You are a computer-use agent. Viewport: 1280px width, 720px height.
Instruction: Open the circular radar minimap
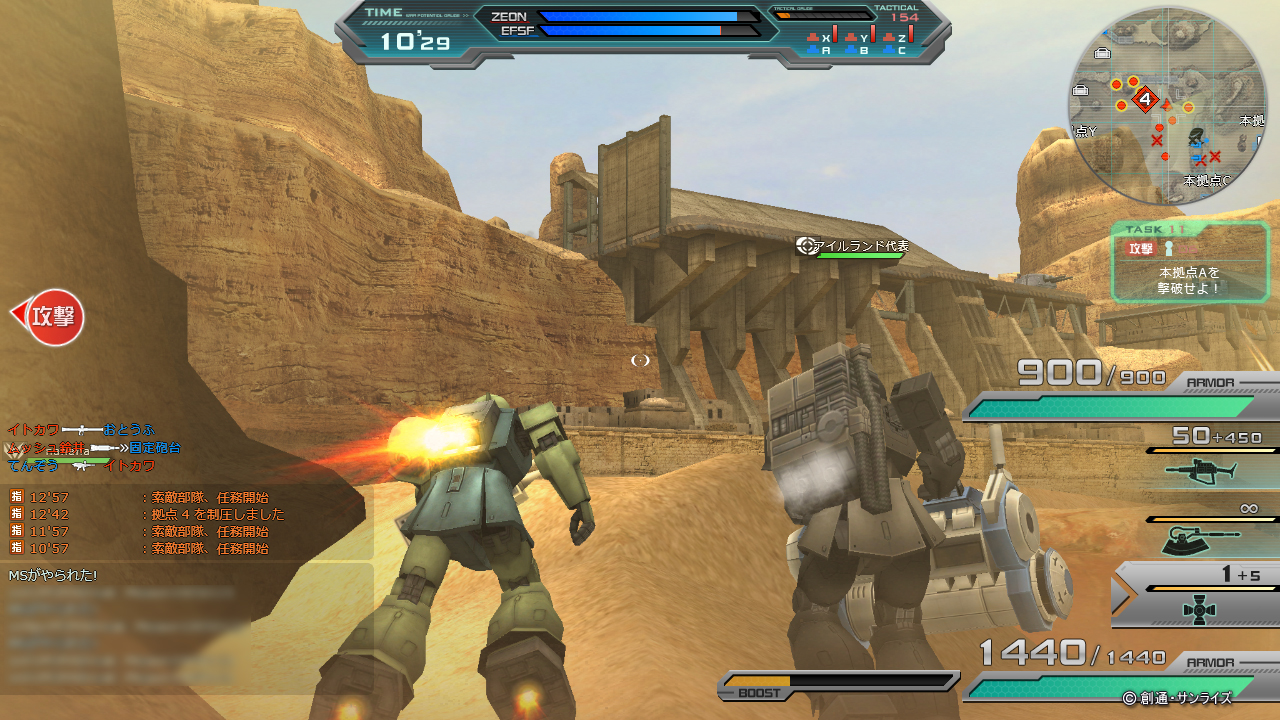(1167, 105)
